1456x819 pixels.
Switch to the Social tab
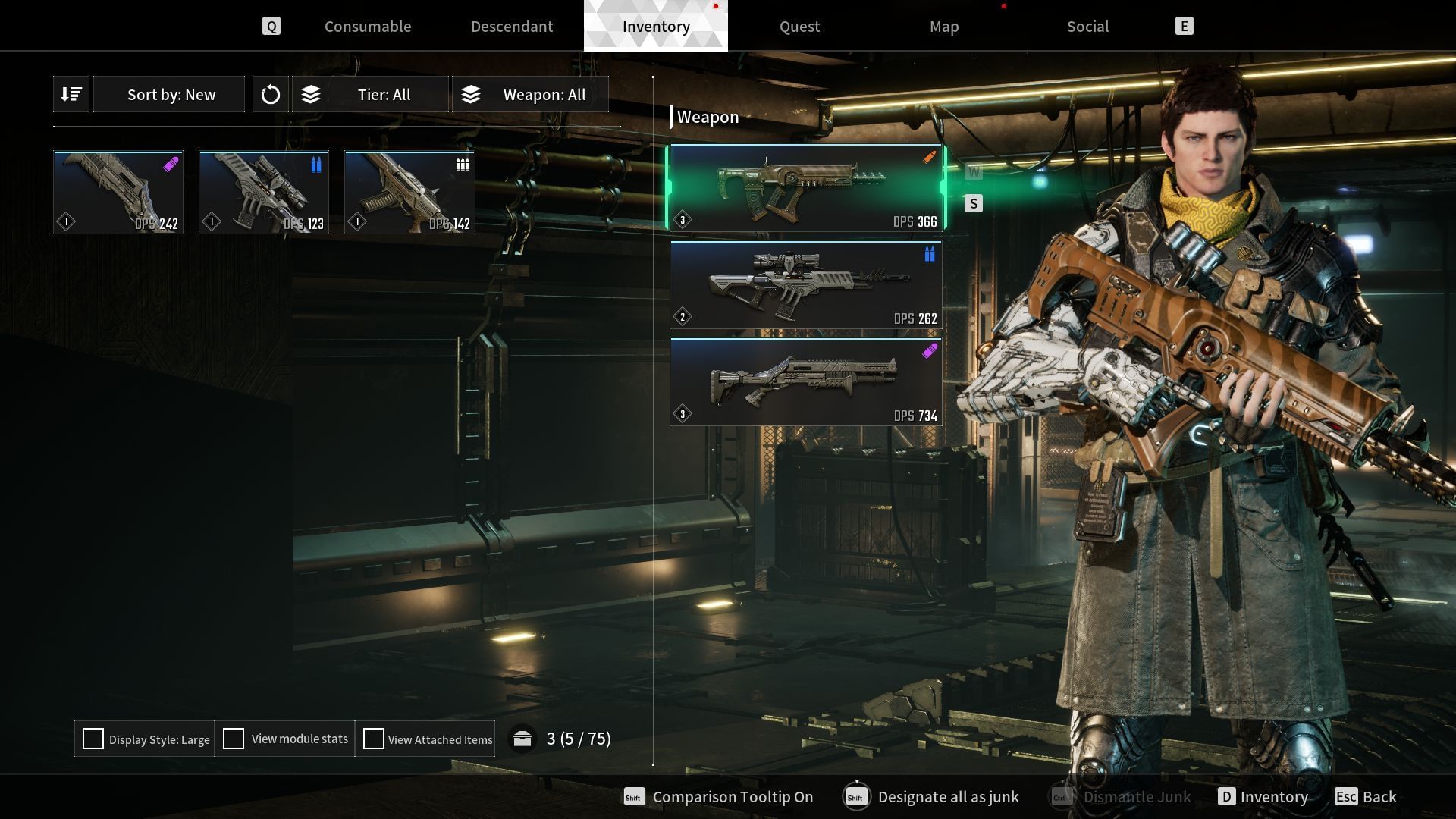point(1087,27)
